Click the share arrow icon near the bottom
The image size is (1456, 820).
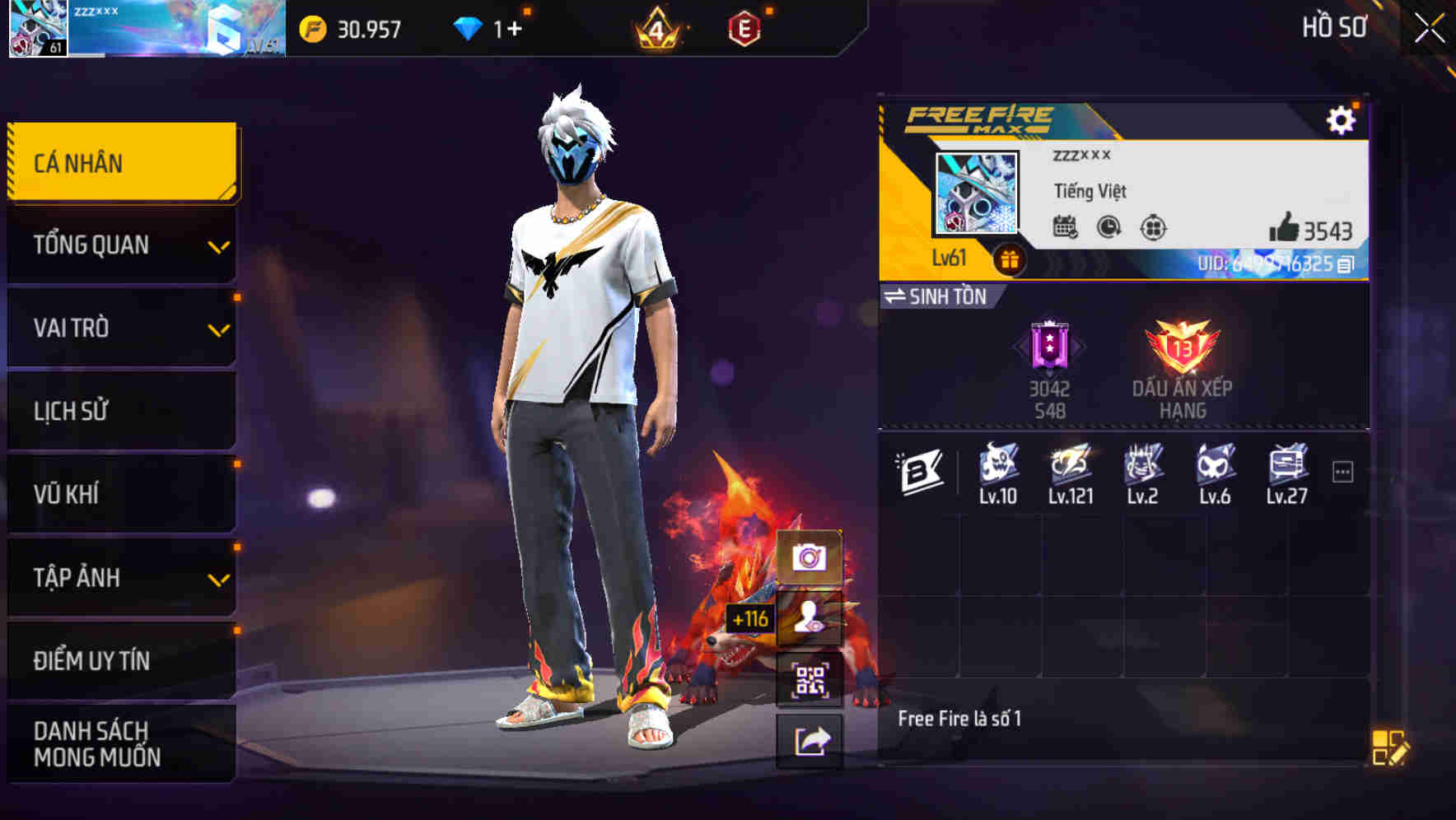tap(812, 739)
